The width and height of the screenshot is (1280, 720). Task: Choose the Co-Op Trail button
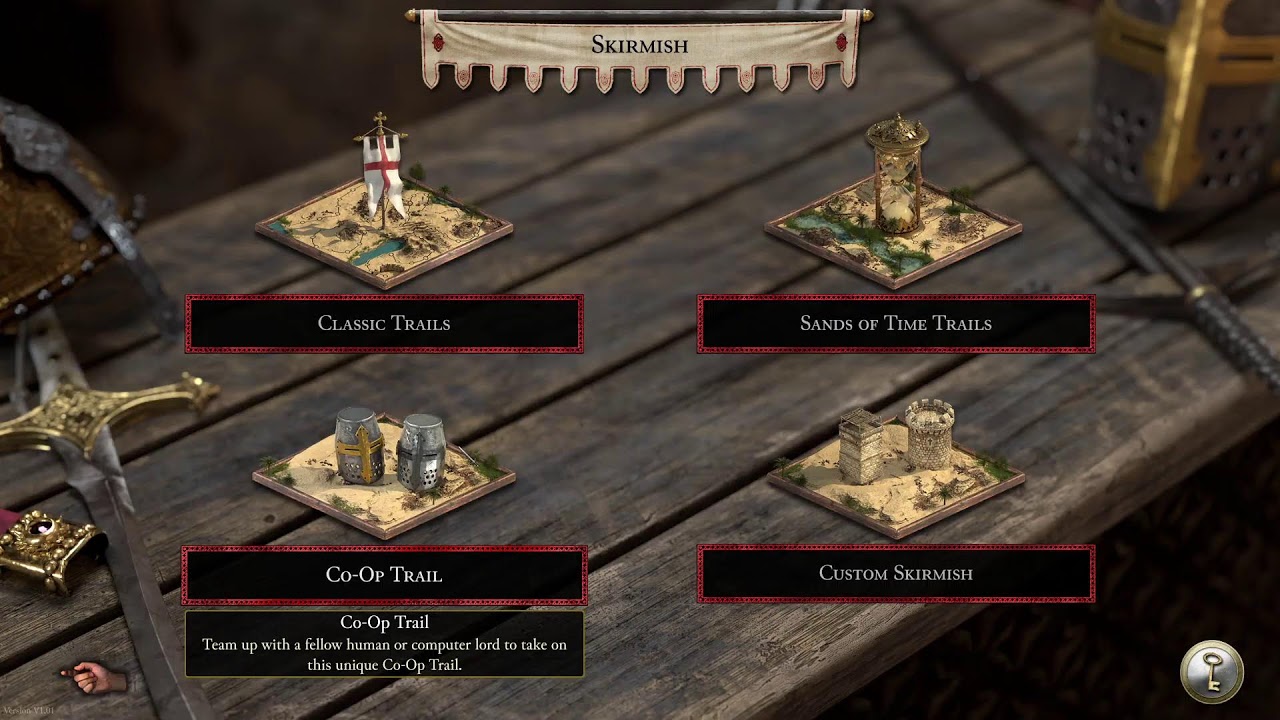tap(384, 575)
